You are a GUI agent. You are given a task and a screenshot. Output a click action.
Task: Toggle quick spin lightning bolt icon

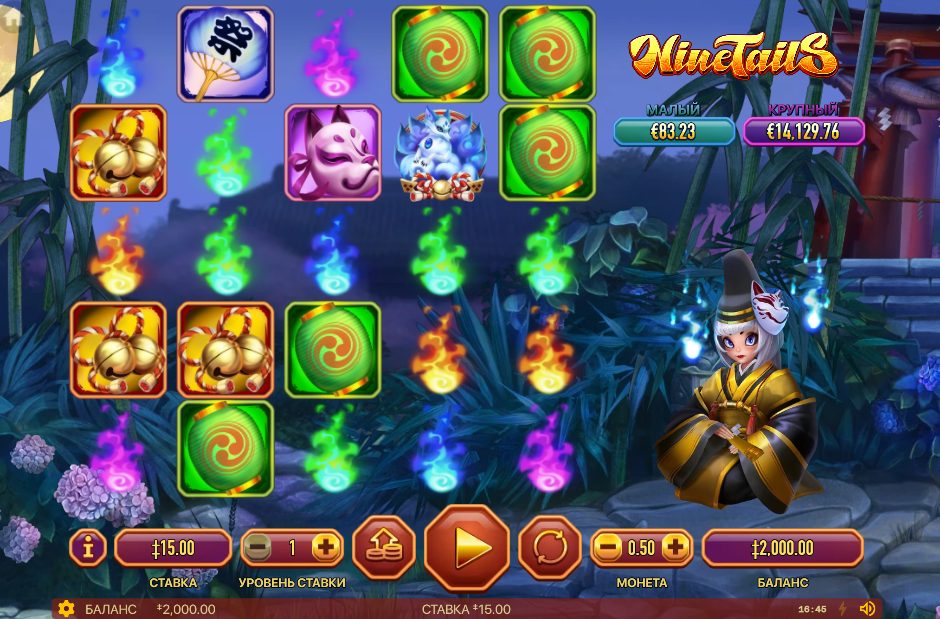841,609
